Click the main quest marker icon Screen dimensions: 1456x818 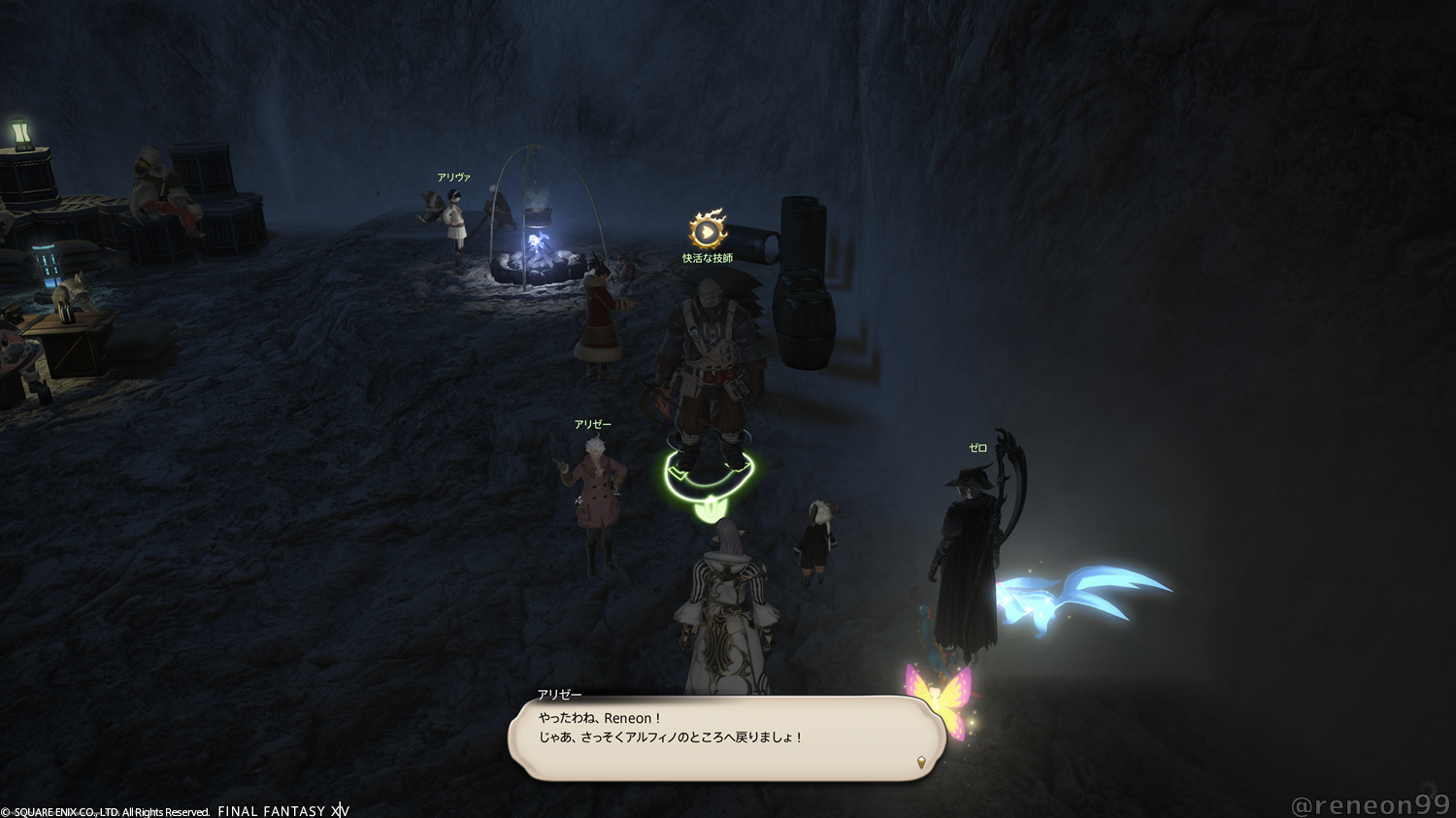(708, 231)
